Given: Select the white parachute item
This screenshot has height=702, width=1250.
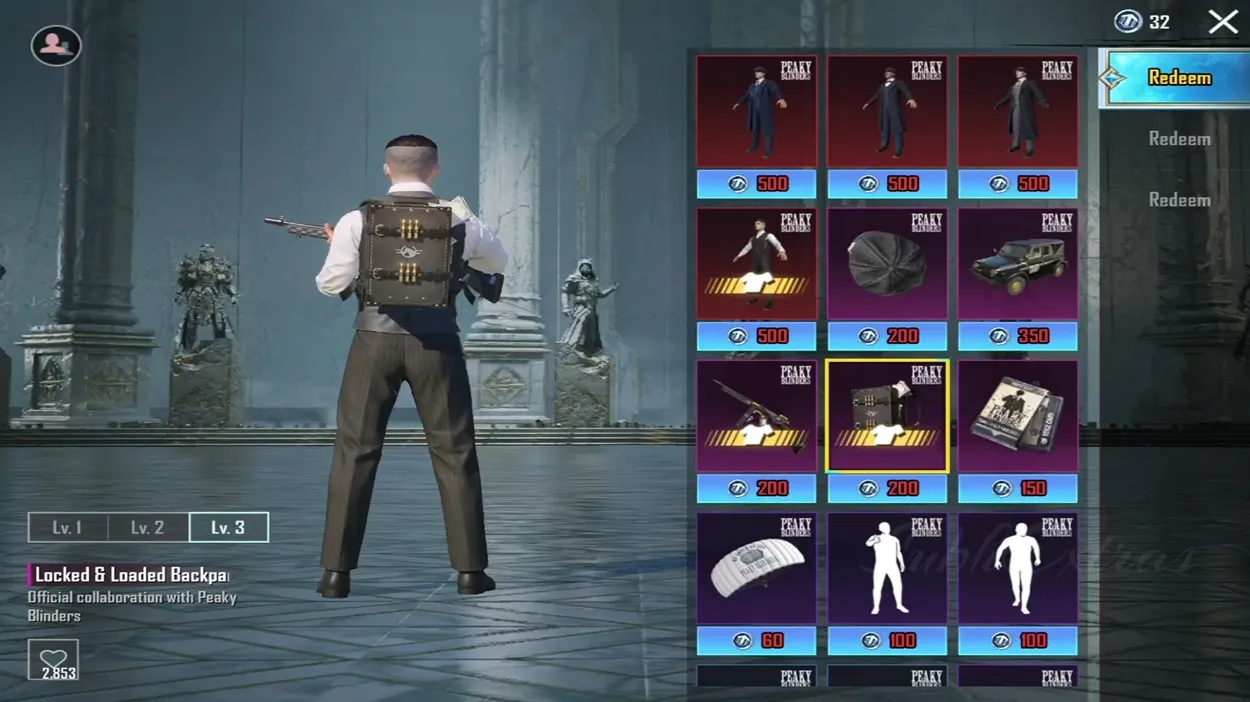Looking at the screenshot, I should [x=756, y=570].
